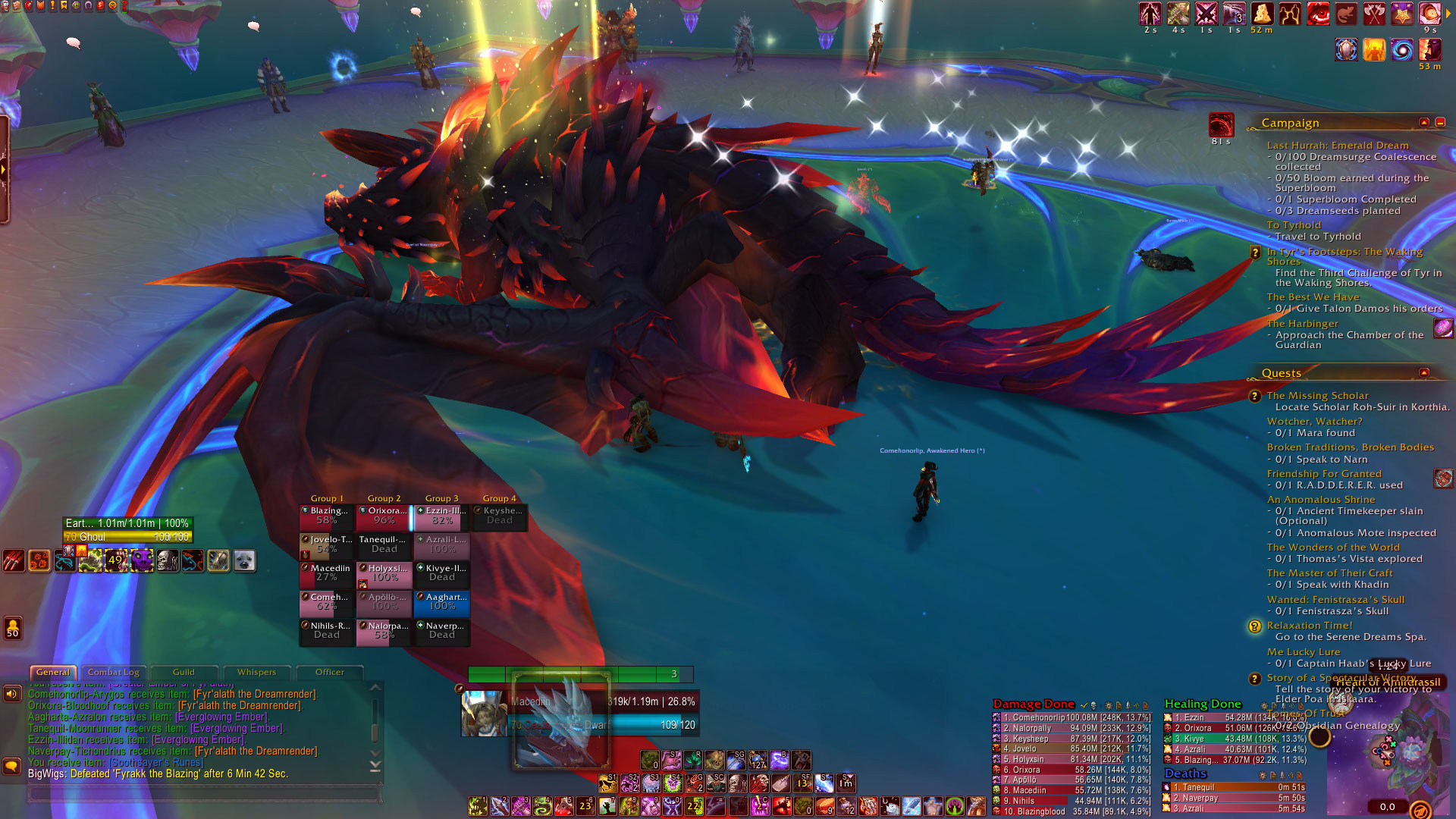Collapse the Campaign tracker section
This screenshot has width=1456, height=819.
(1423, 123)
